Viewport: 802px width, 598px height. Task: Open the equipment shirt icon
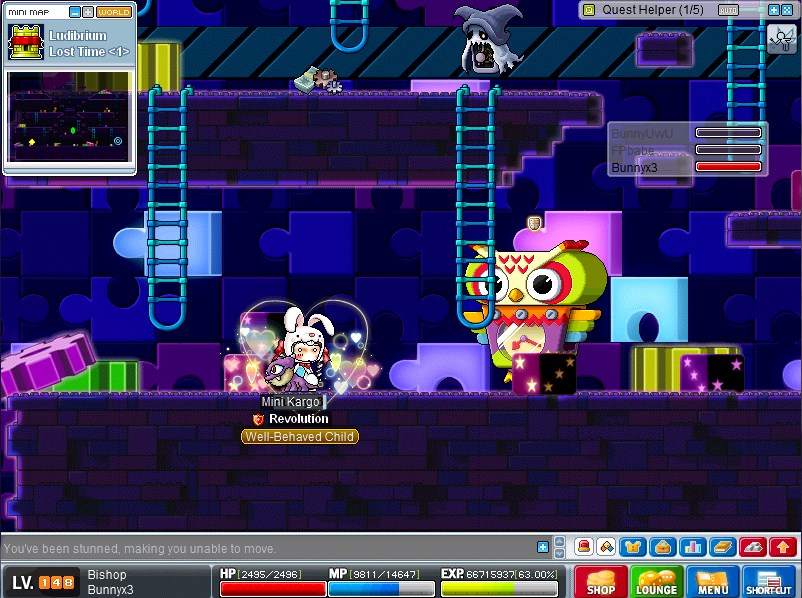click(x=631, y=547)
